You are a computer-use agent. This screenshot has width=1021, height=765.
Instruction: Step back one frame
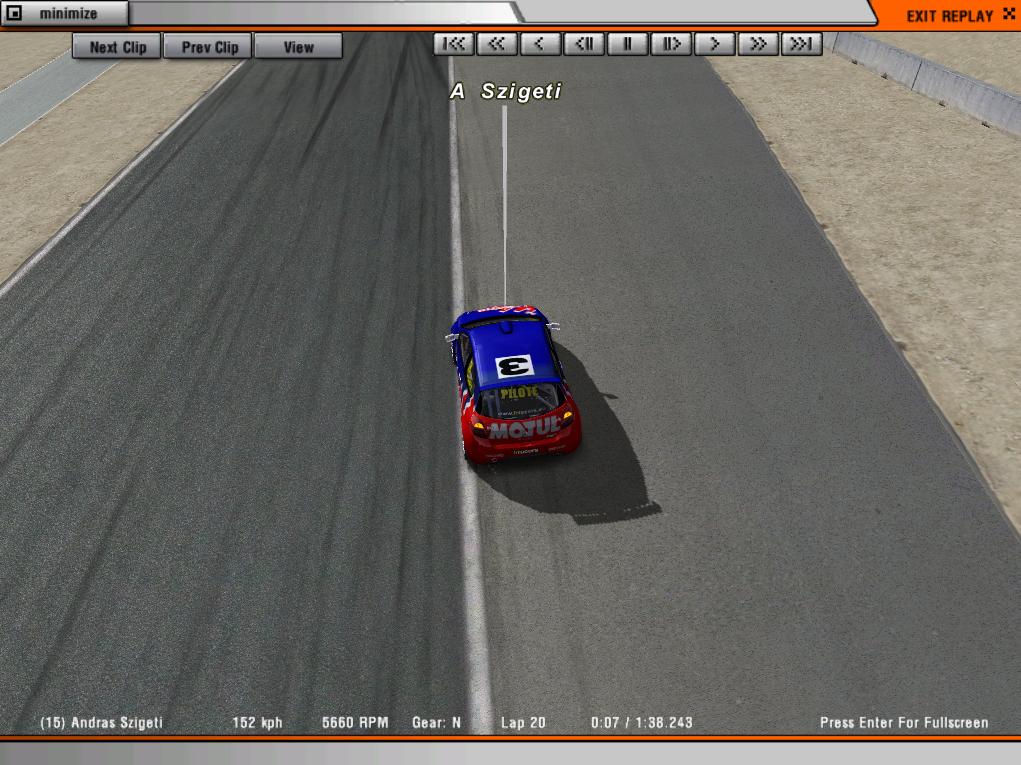[x=584, y=44]
